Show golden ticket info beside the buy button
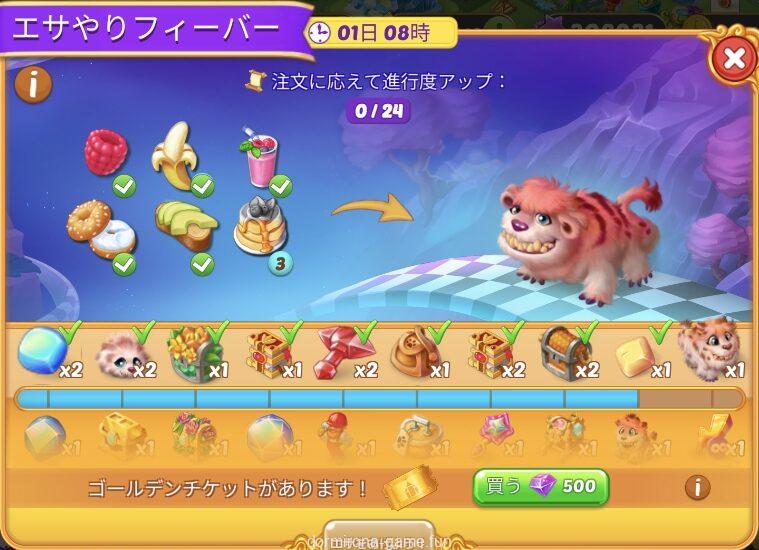The width and height of the screenshot is (759, 550). click(x=697, y=487)
